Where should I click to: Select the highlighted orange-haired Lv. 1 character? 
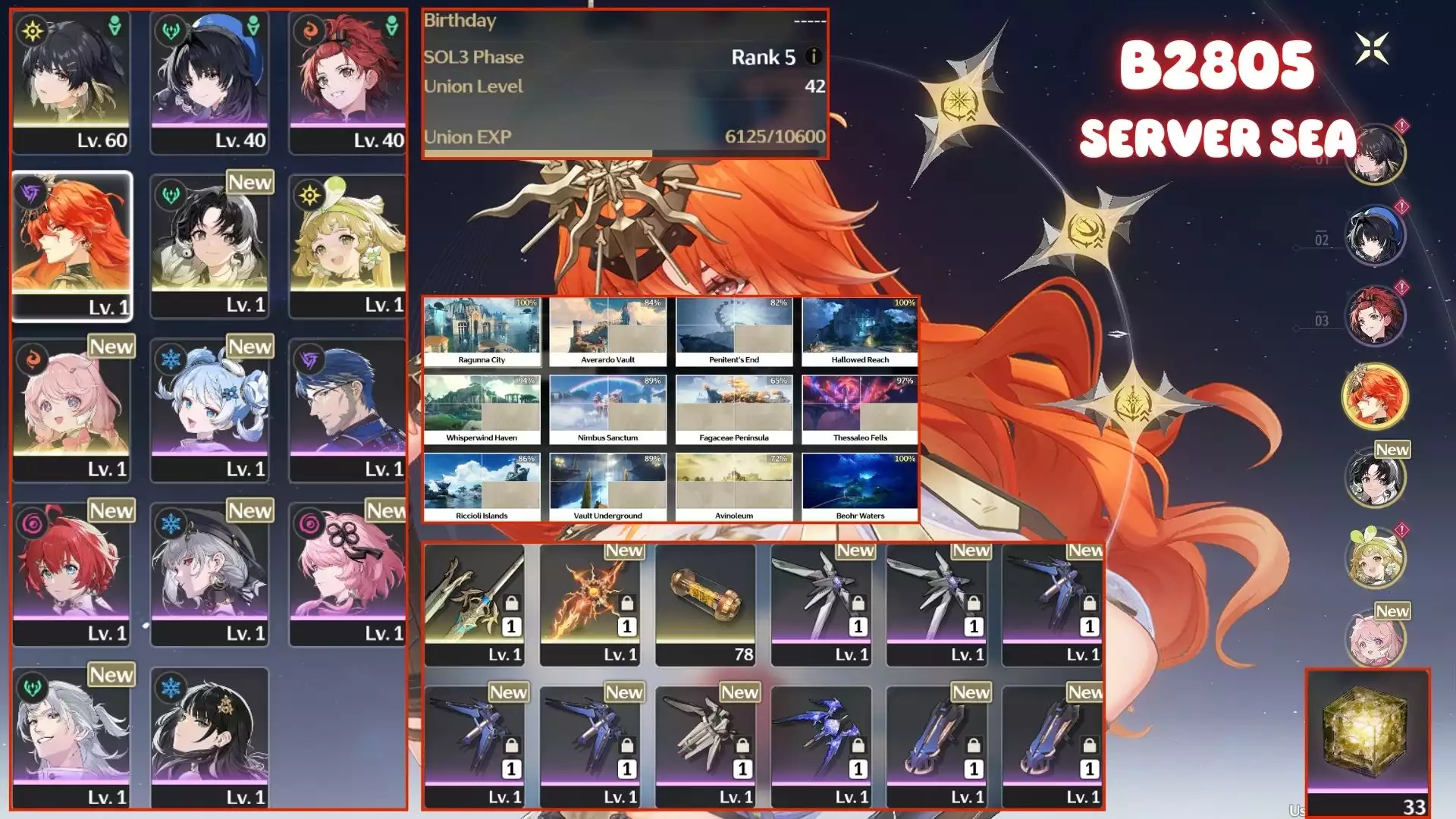point(72,244)
